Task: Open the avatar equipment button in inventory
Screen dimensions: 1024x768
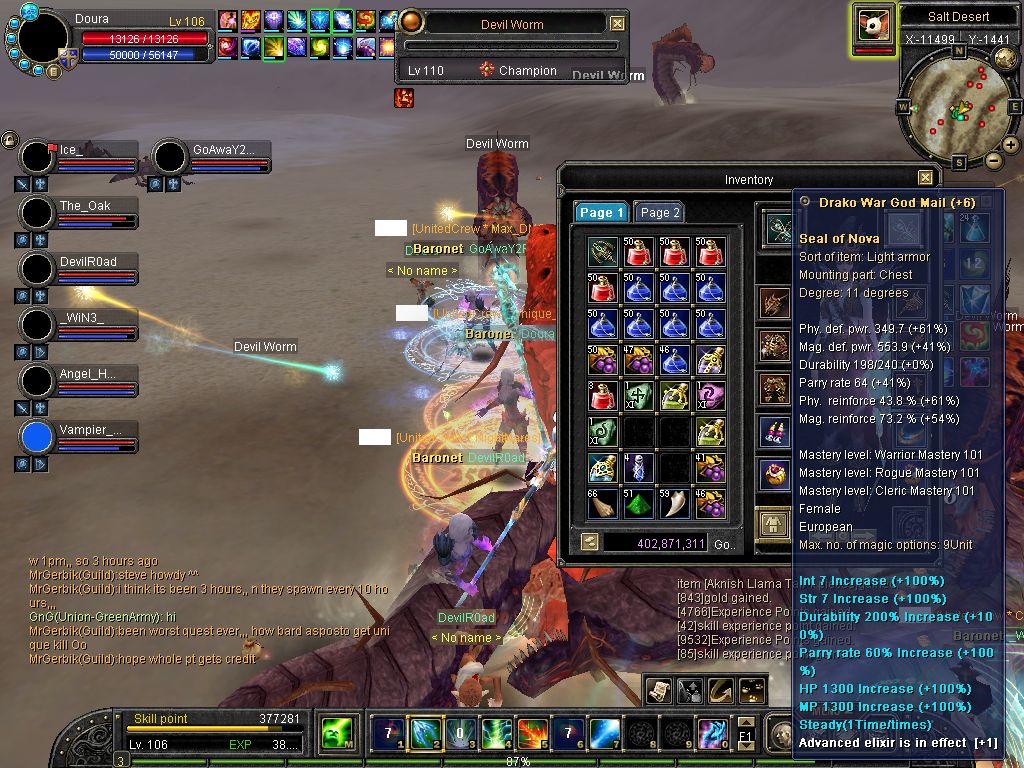Action: point(772,523)
